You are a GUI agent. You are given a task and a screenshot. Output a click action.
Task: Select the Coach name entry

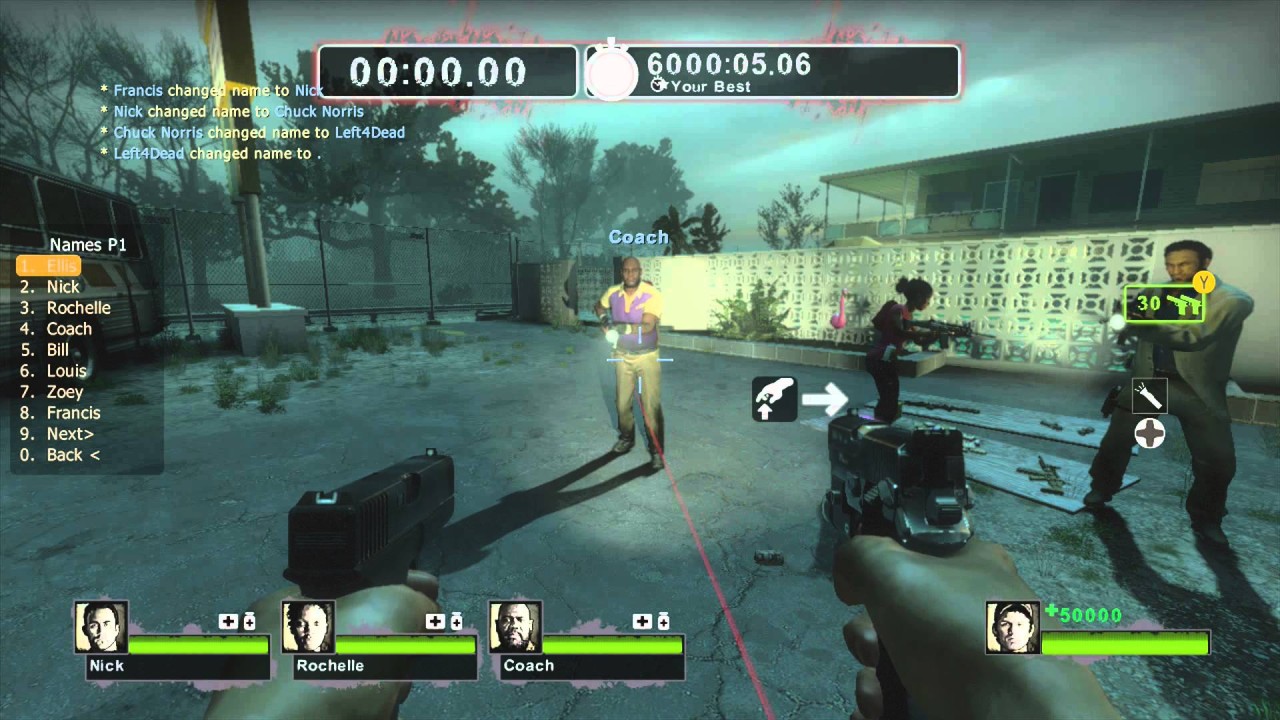[68, 329]
